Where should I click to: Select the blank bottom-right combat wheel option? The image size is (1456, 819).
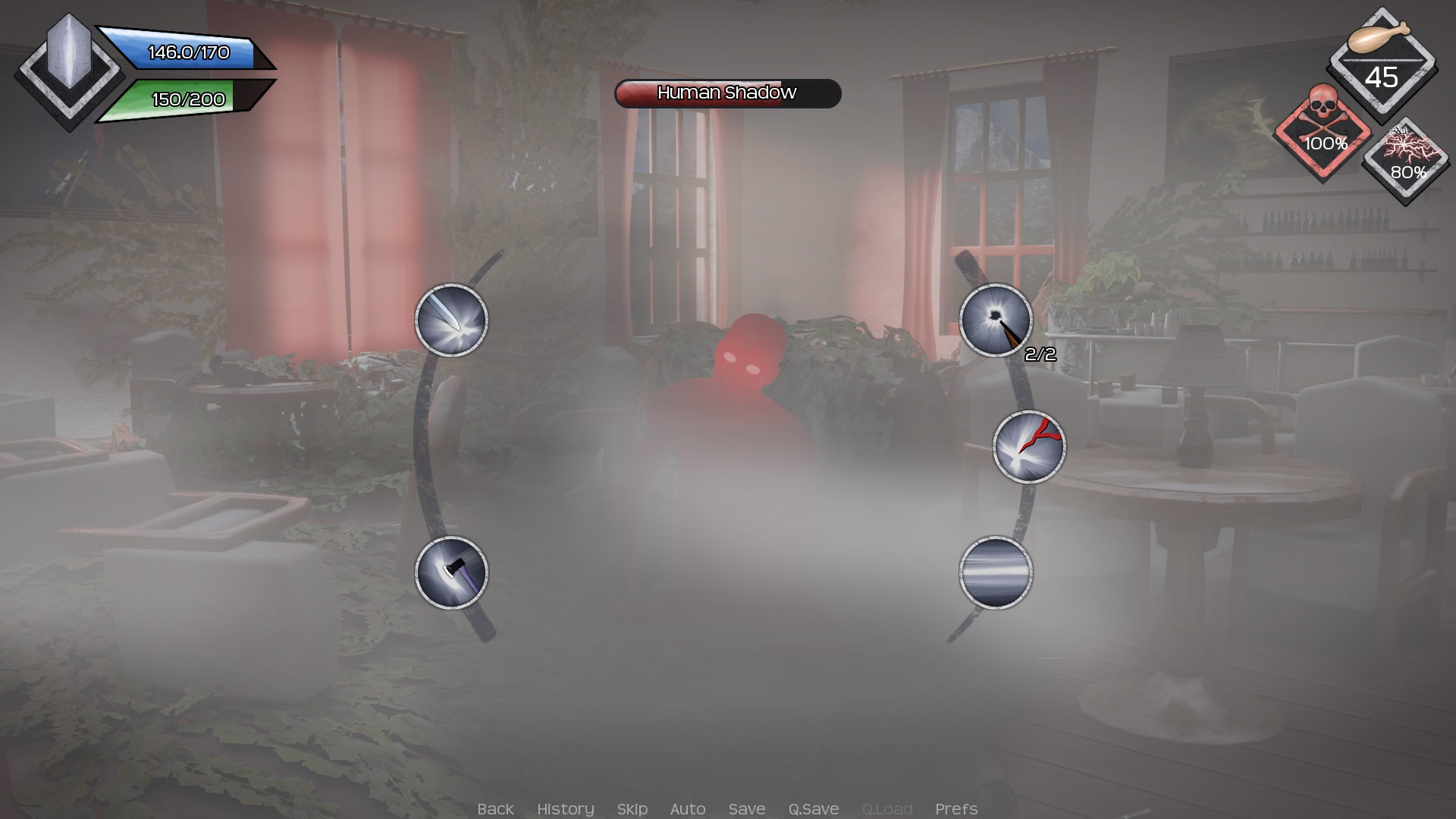coord(994,574)
